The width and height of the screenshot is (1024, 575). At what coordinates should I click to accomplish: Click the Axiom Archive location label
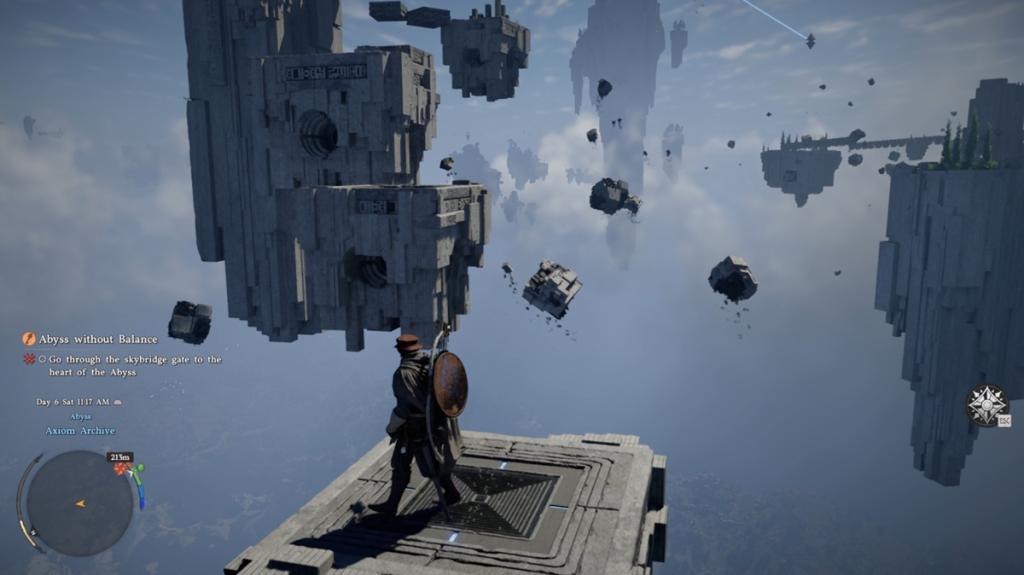(x=80, y=431)
